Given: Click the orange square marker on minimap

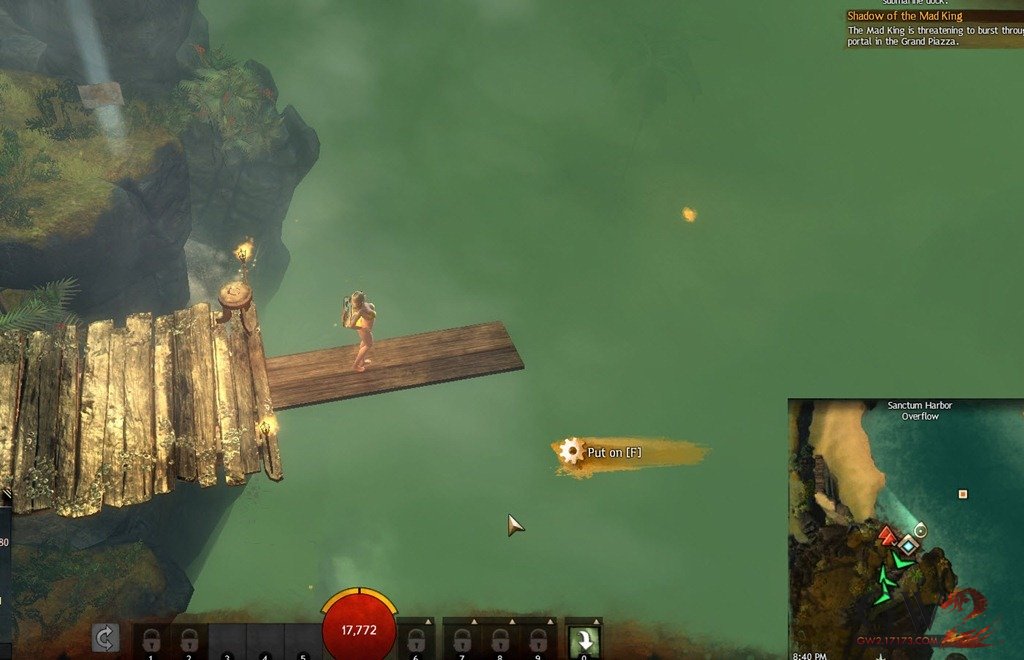Looking at the screenshot, I should pyautogui.click(x=962, y=494).
